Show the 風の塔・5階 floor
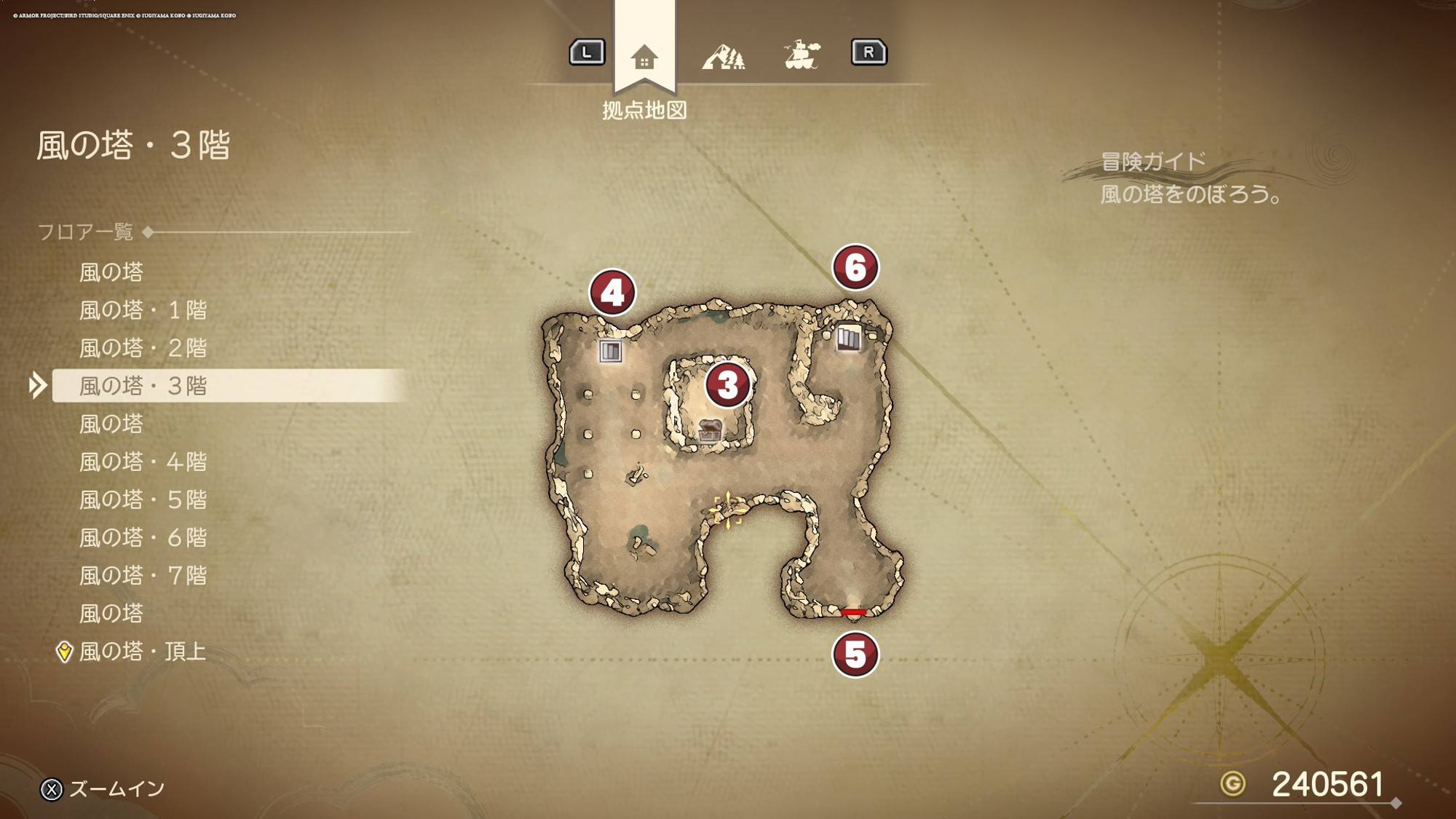Screen dimensions: 1456x819 143,499
